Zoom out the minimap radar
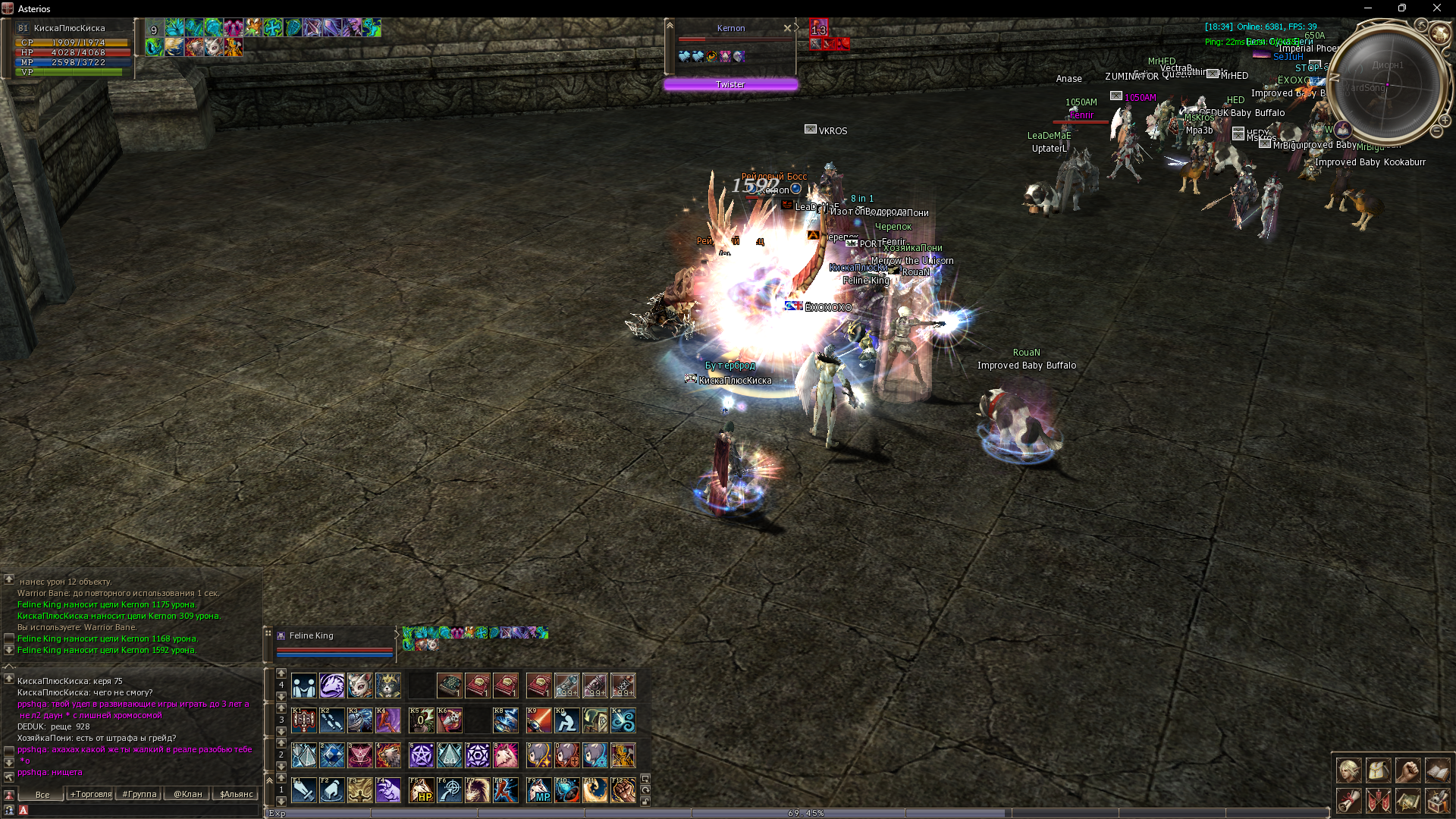The width and height of the screenshot is (1456, 819). (1436, 131)
